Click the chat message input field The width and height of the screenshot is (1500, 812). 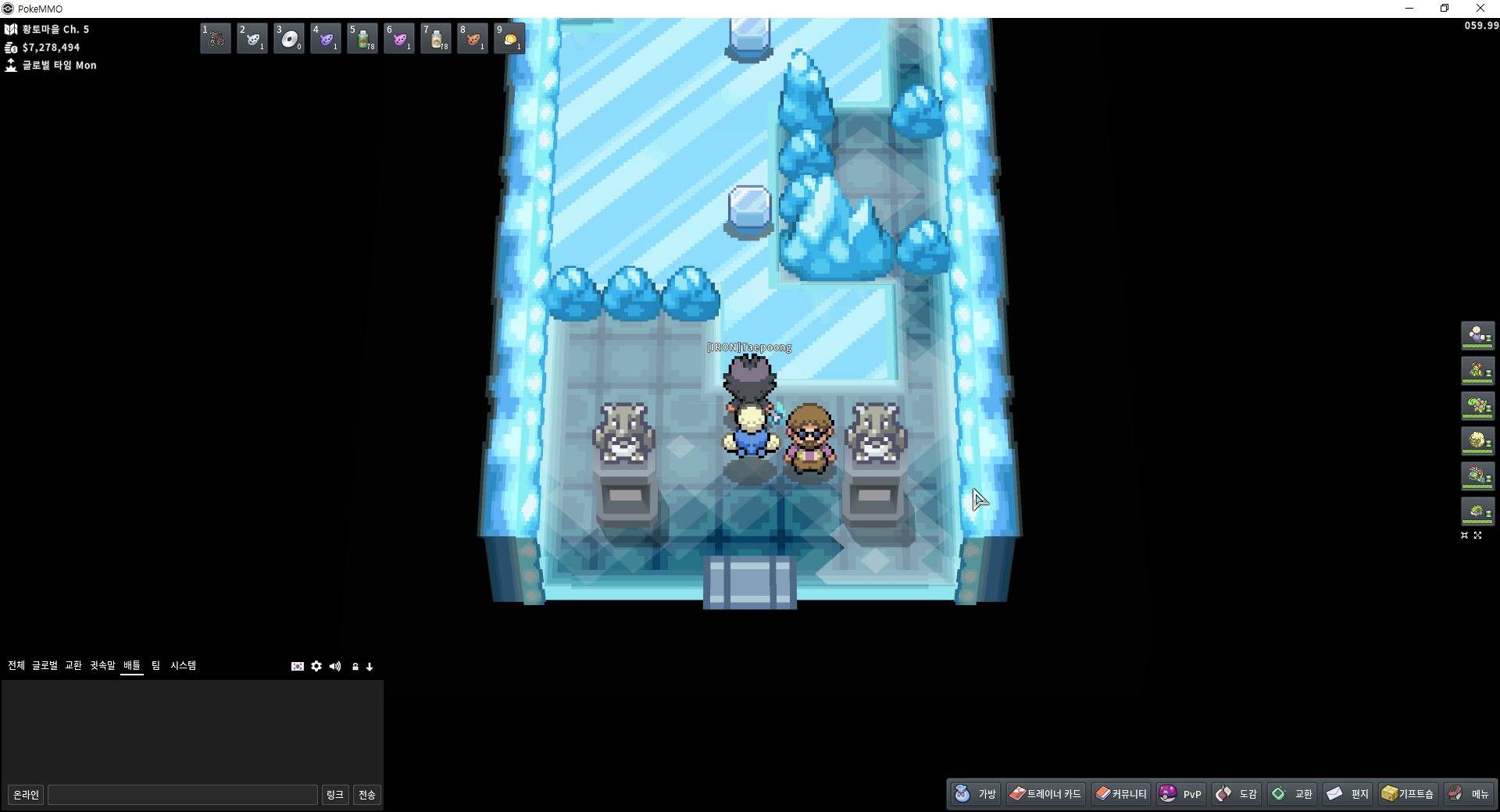[183, 795]
